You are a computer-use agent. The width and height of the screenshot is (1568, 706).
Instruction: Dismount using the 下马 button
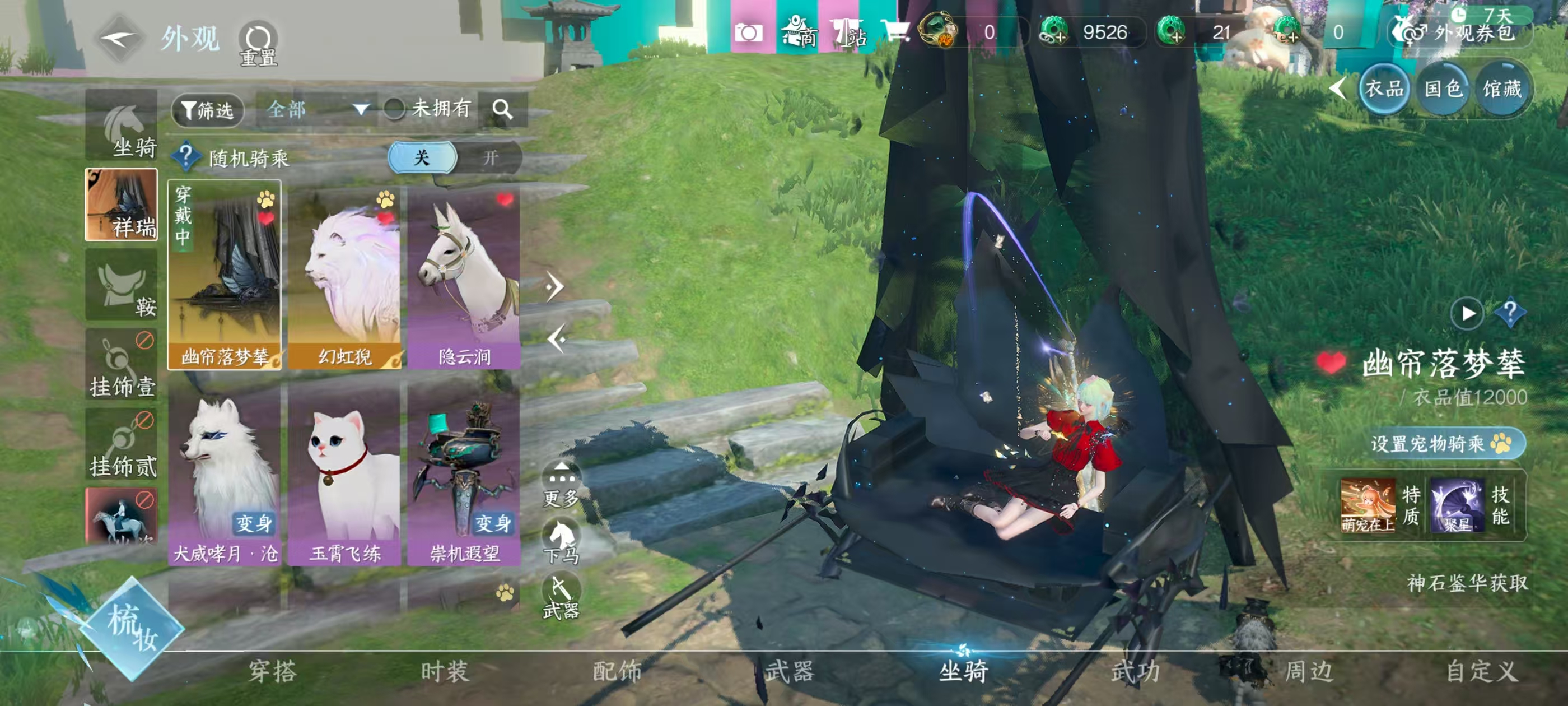click(561, 541)
